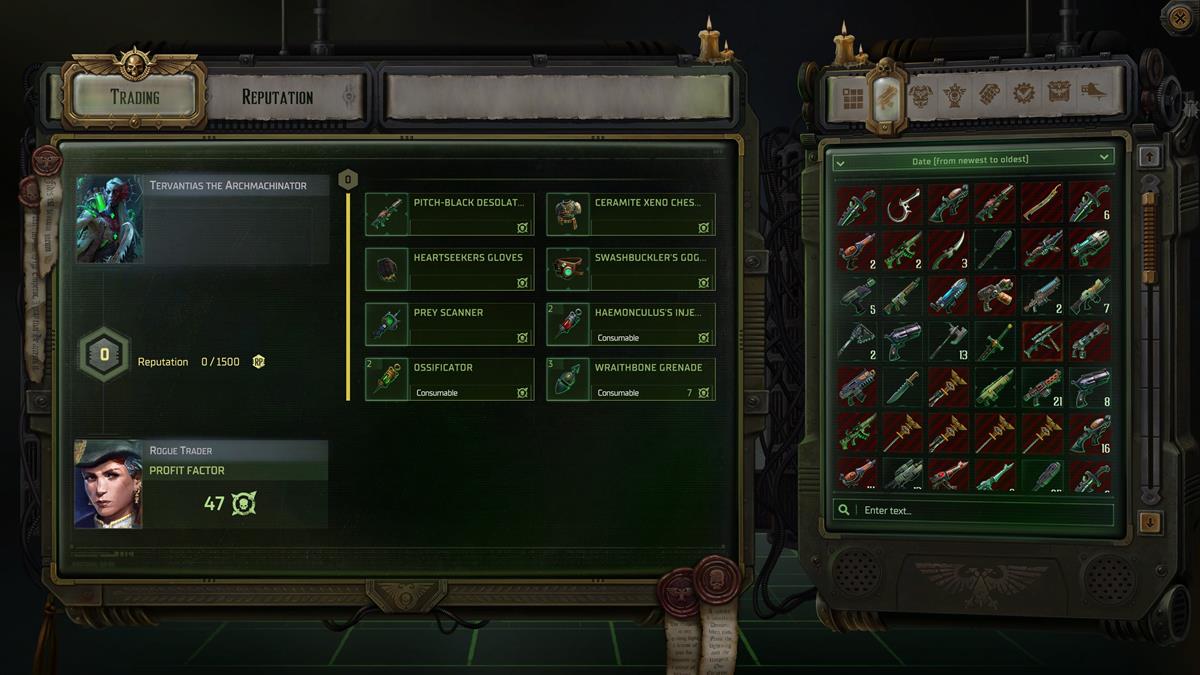The image size is (1200, 675).
Task: Select the Trading tab
Action: 135,97
